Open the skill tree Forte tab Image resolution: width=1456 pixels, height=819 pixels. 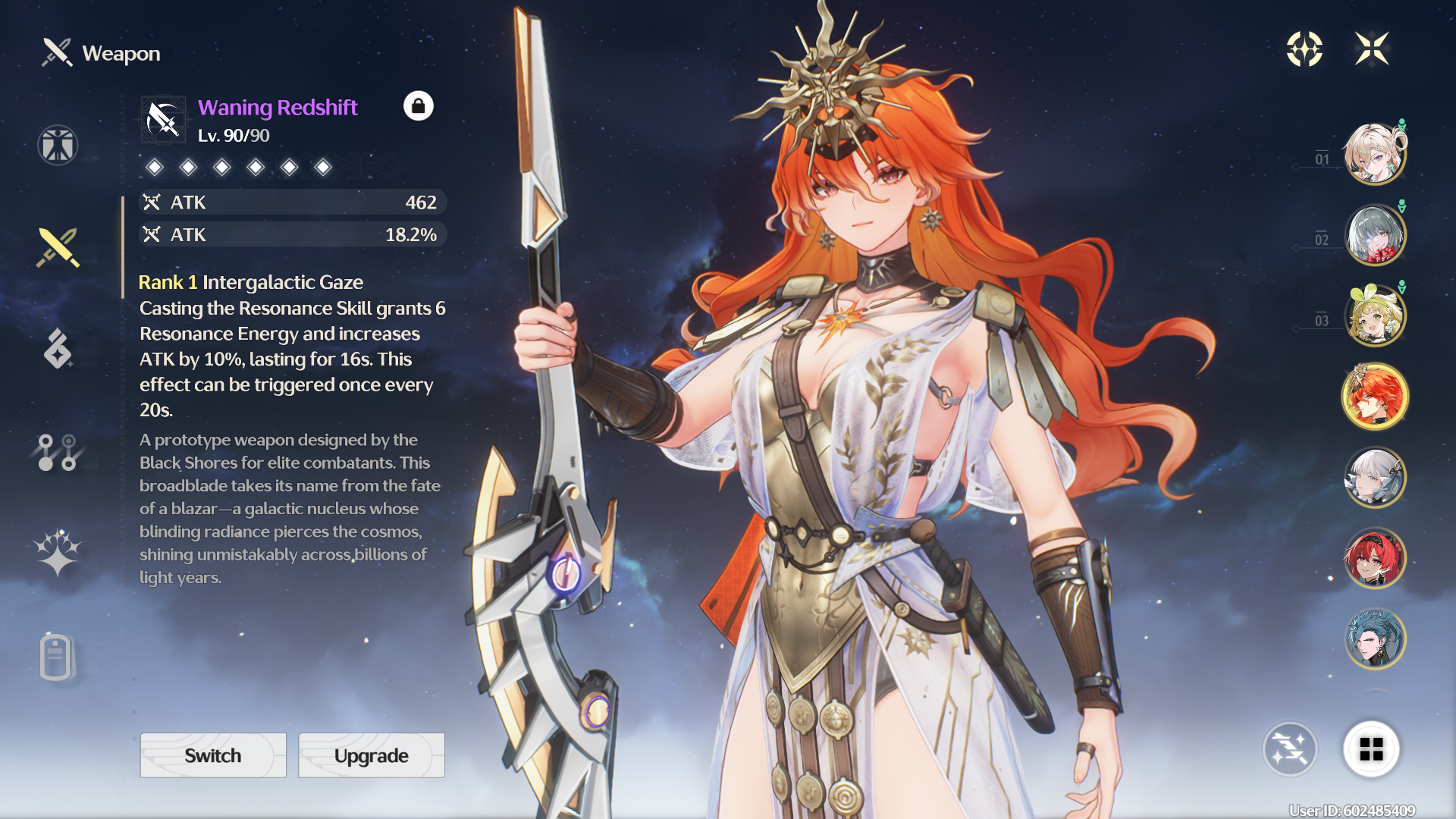(x=58, y=452)
